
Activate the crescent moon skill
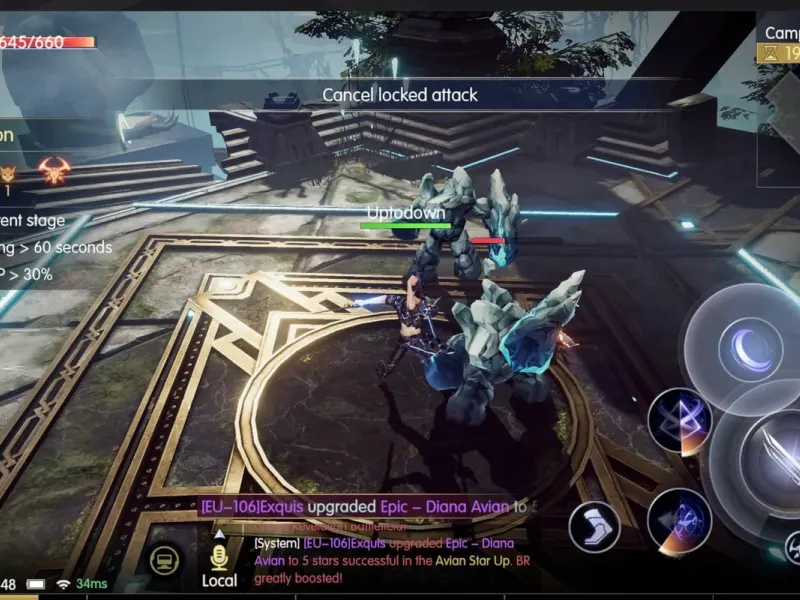coord(750,348)
